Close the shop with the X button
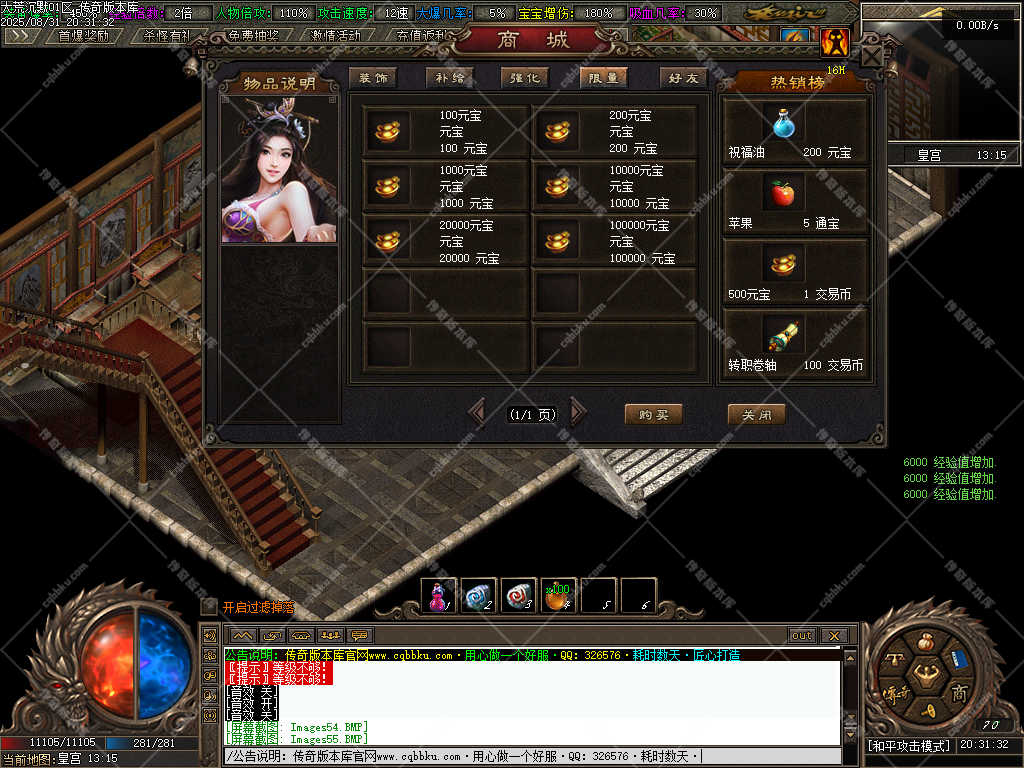The height and width of the screenshot is (768, 1024). (x=872, y=56)
